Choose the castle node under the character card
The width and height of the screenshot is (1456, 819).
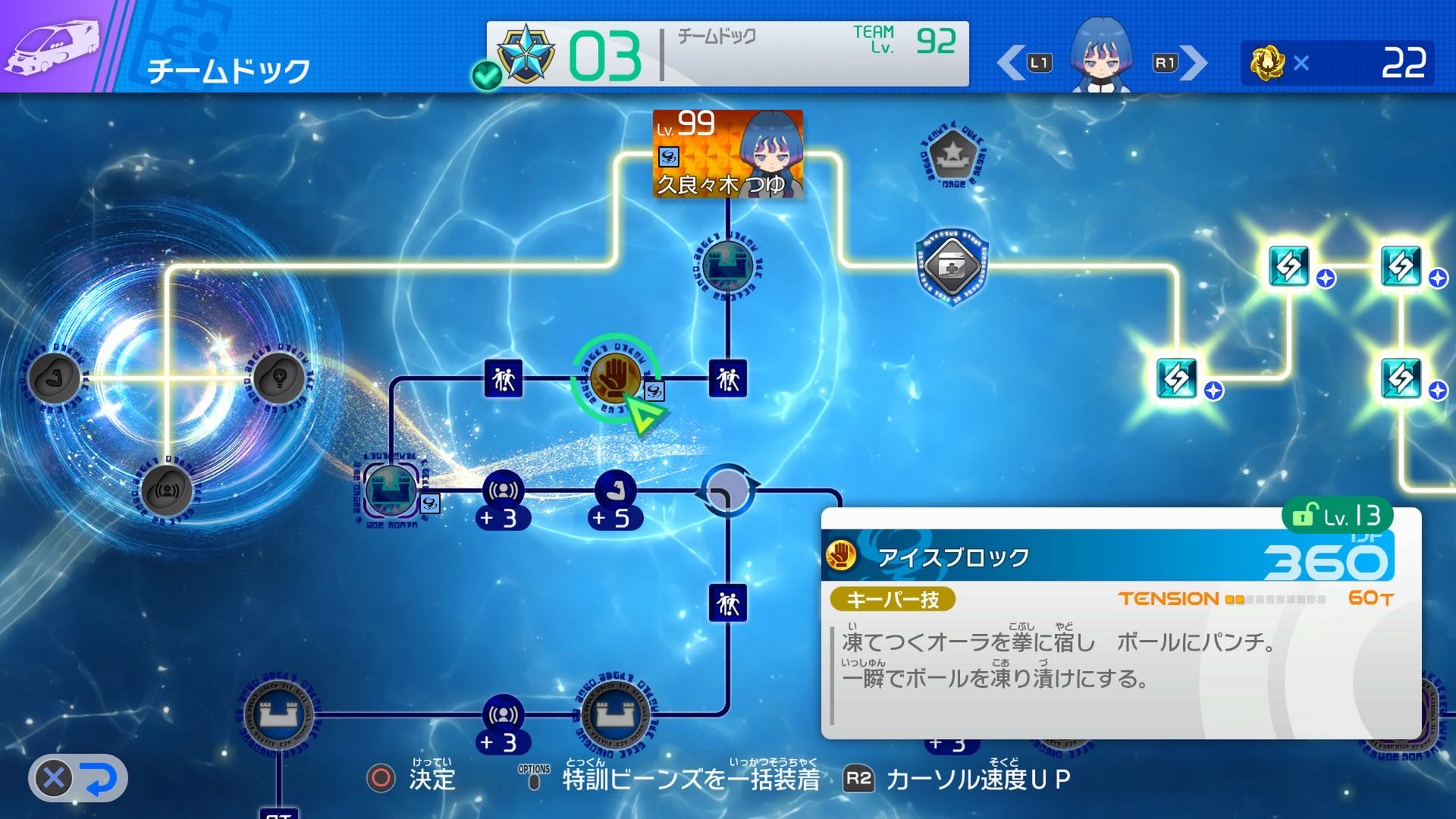(x=727, y=267)
